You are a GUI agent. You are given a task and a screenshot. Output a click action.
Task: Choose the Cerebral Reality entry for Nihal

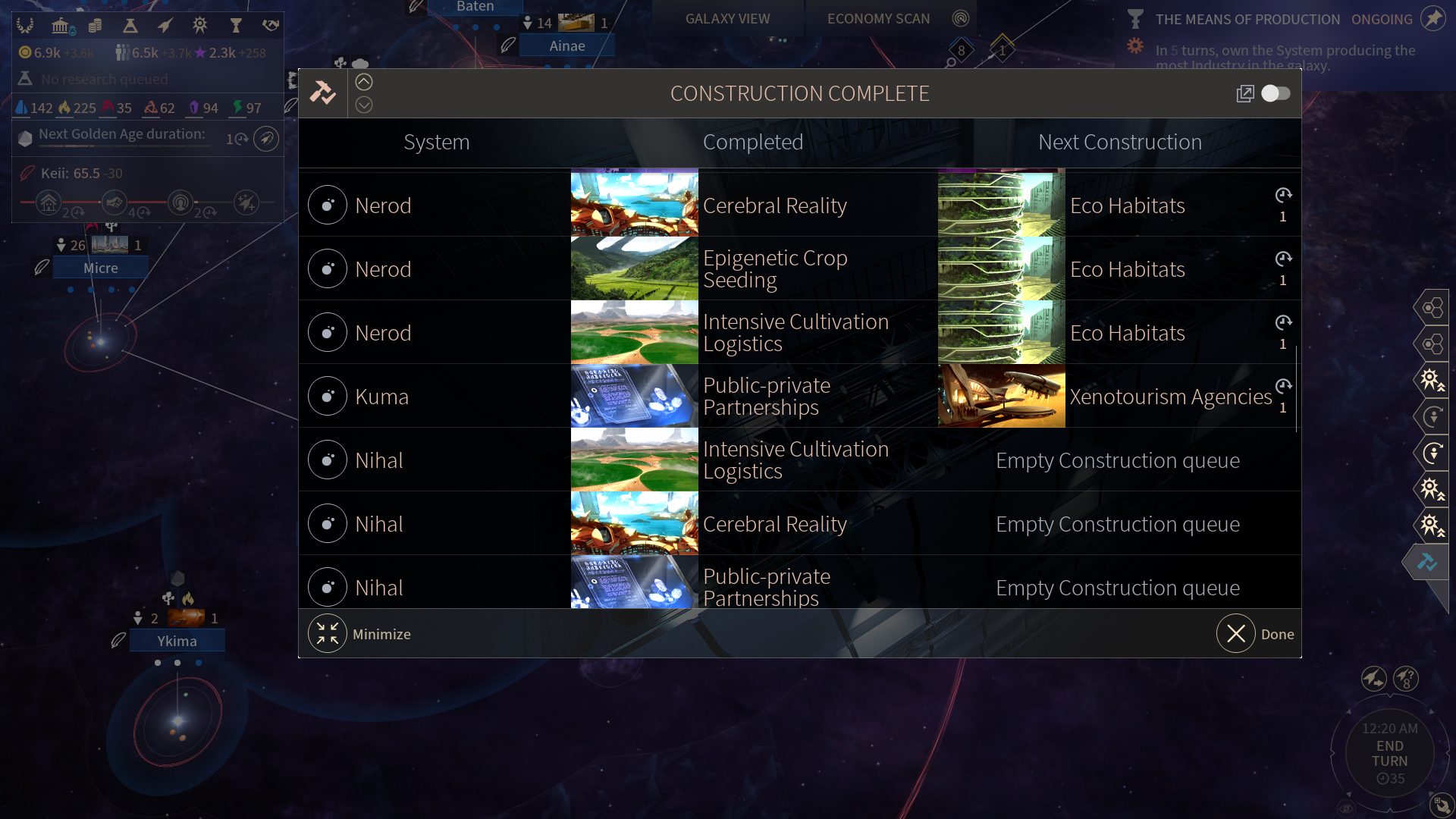coord(774,524)
